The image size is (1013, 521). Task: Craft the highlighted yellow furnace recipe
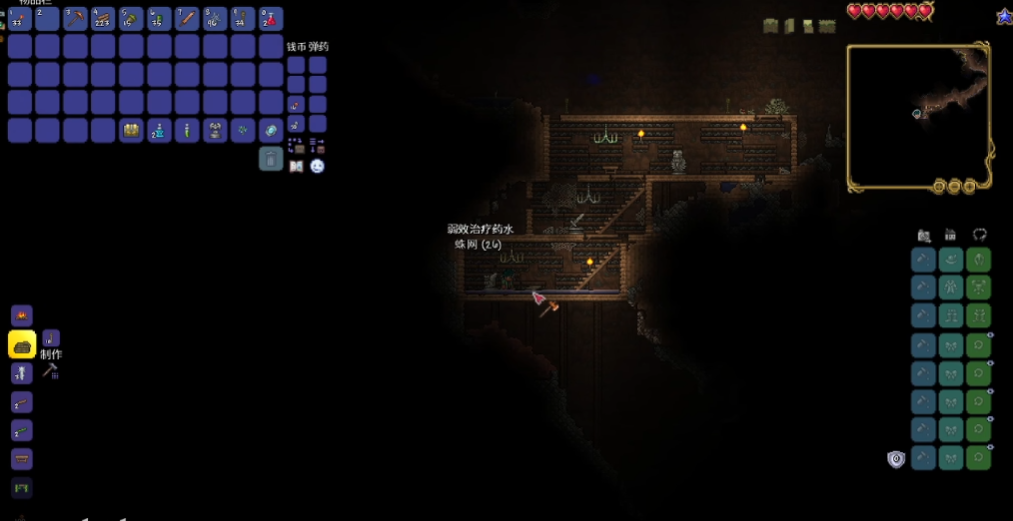point(22,344)
